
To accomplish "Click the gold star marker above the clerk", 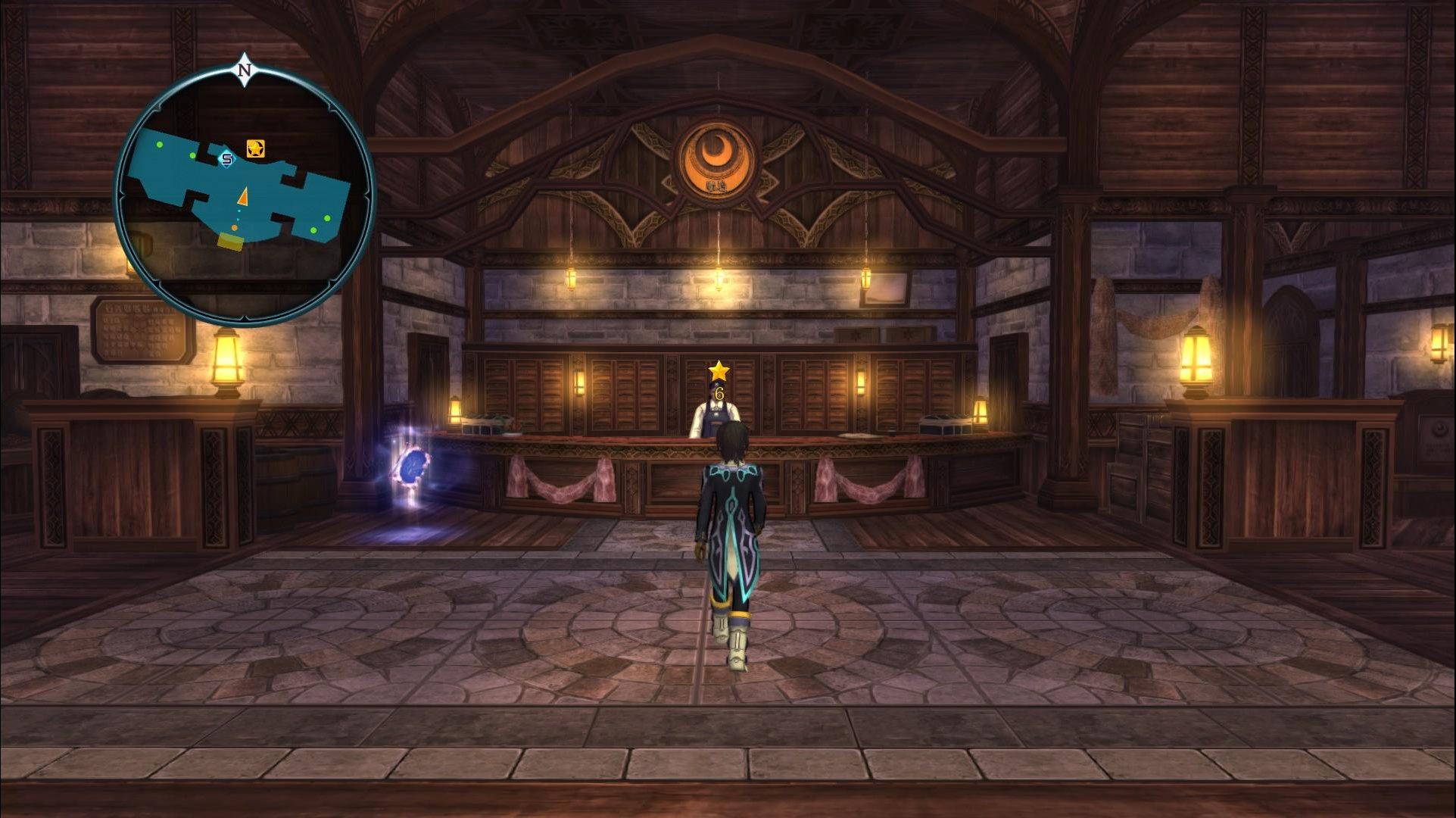I will coord(719,371).
